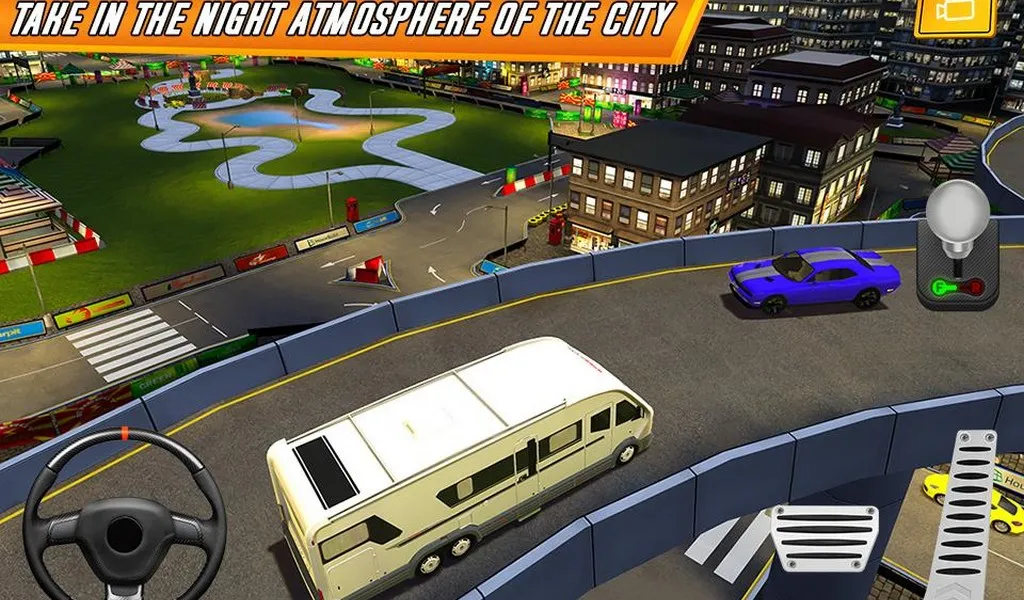Toggle the gear shift lever

tap(956, 246)
